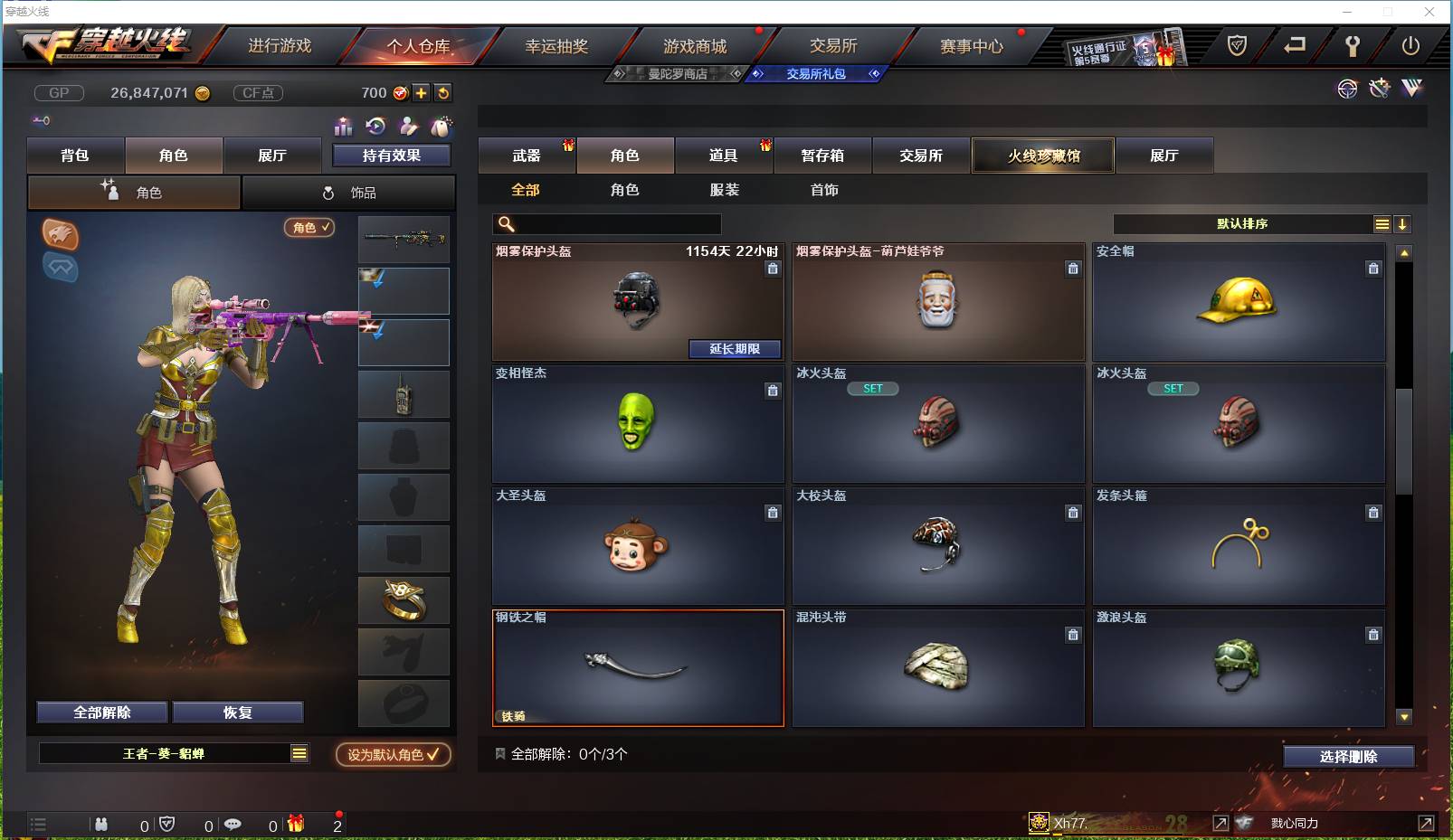Screen dimensions: 1453x840
Task: Open the 幸运抽奖 menu at the top
Action: click(x=558, y=44)
